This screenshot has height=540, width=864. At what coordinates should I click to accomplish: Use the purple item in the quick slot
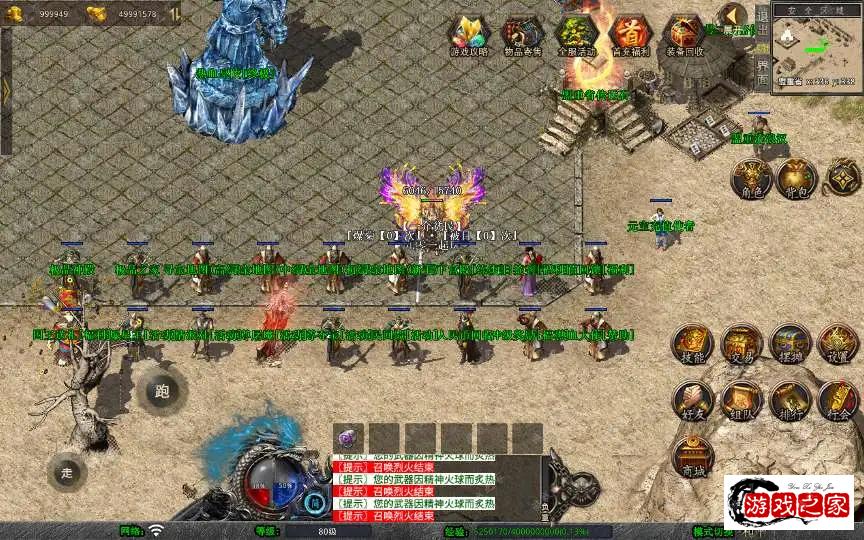pos(347,438)
